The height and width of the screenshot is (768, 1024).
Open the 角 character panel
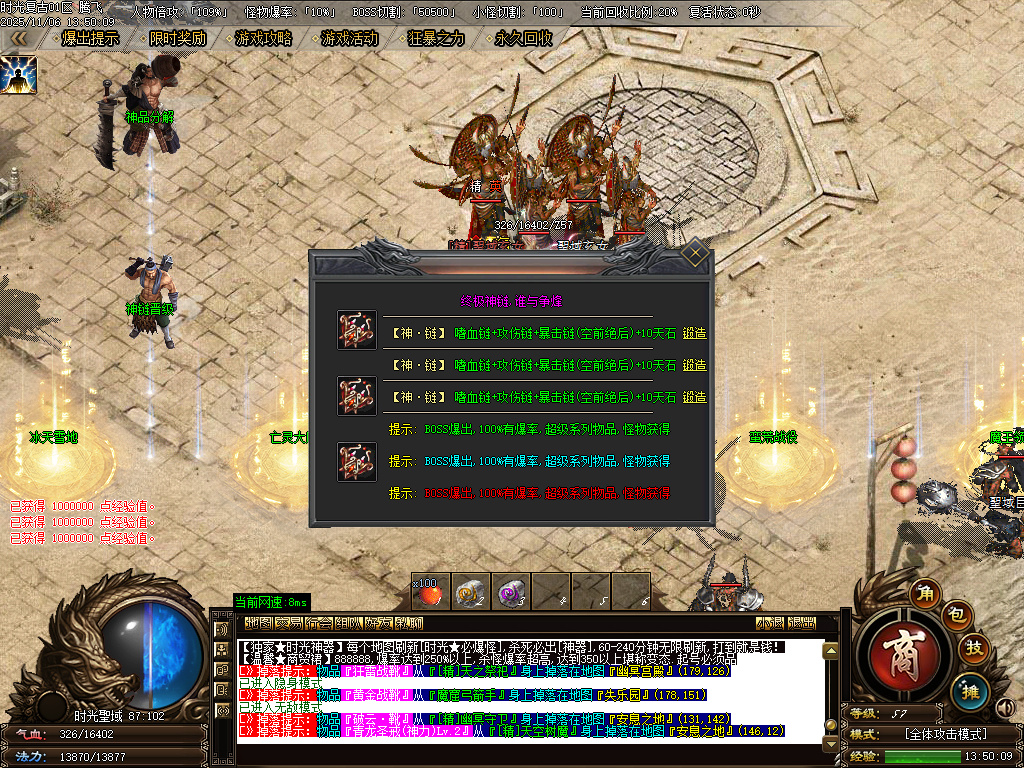tap(926, 594)
